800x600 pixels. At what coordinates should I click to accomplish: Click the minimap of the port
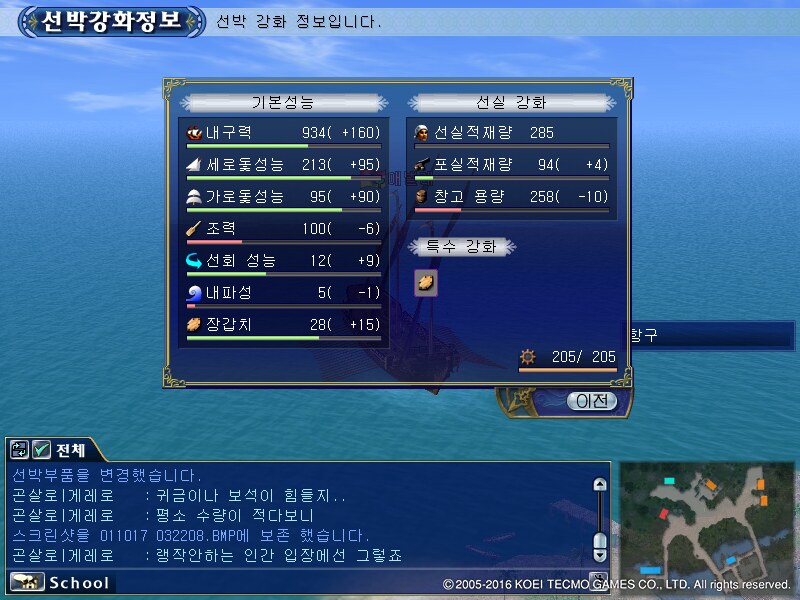706,518
